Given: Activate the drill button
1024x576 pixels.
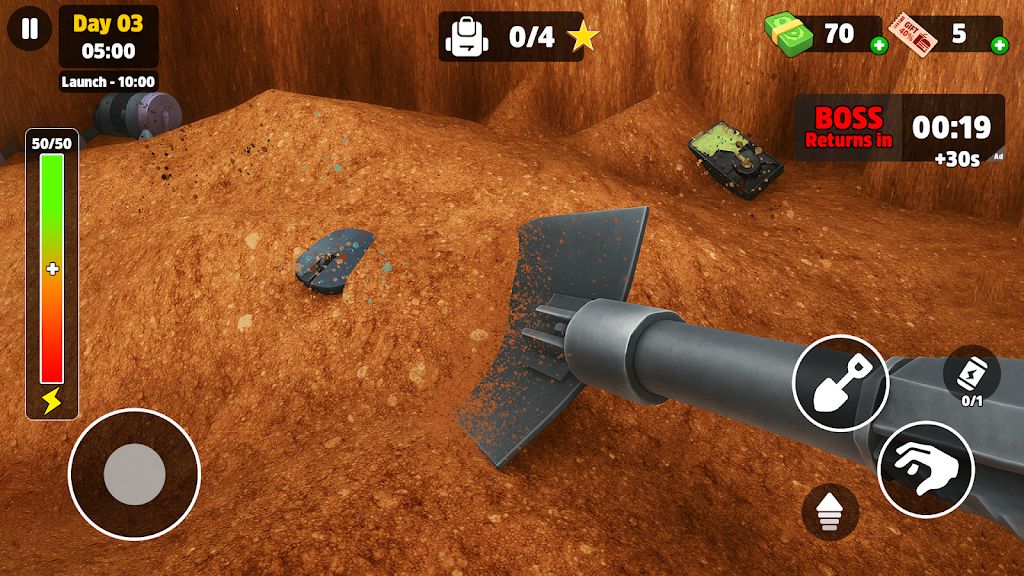Looking at the screenshot, I should click(831, 512).
